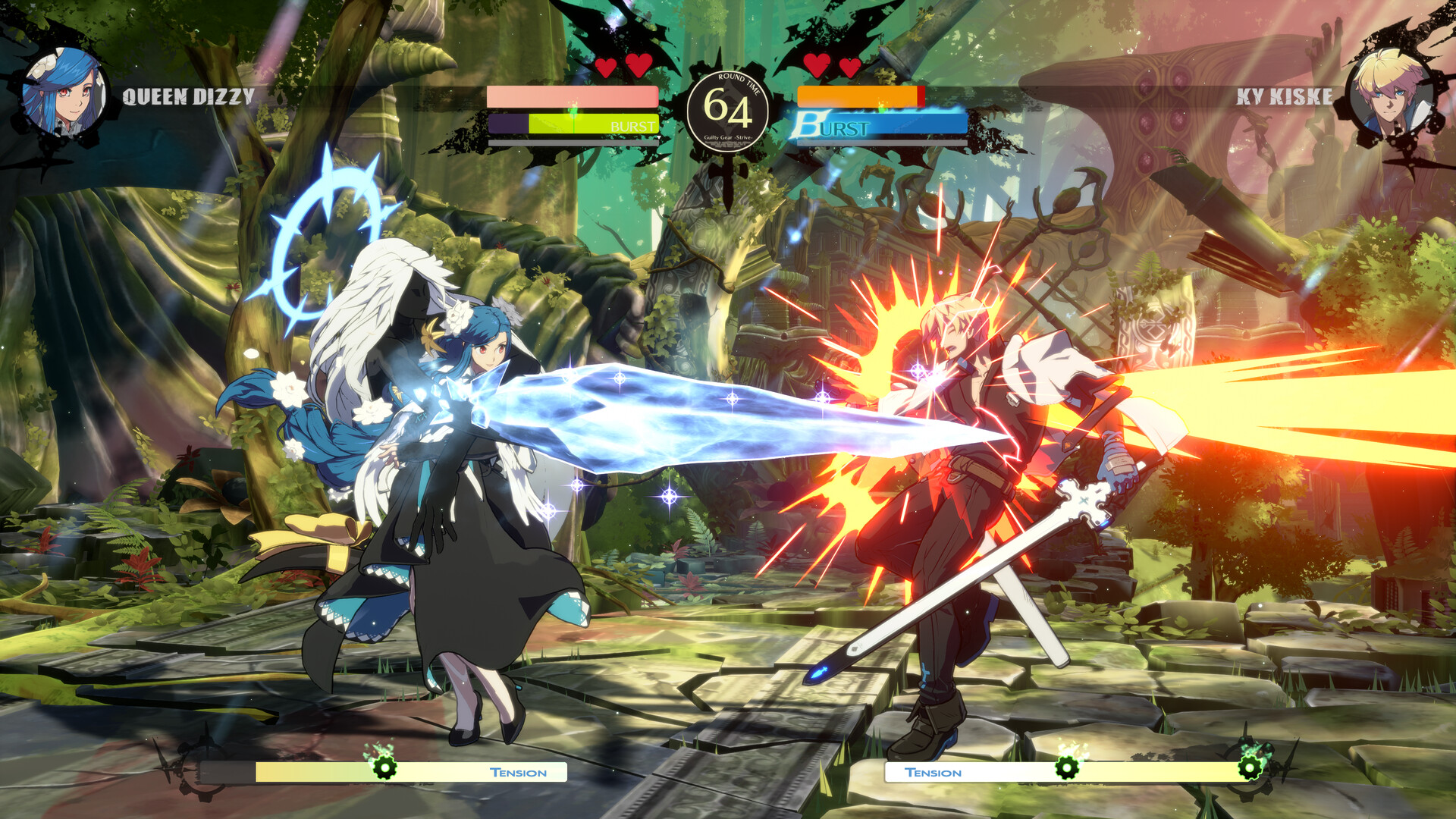Click the Guilty Gear -Strive- logo text under the timer

(730, 137)
